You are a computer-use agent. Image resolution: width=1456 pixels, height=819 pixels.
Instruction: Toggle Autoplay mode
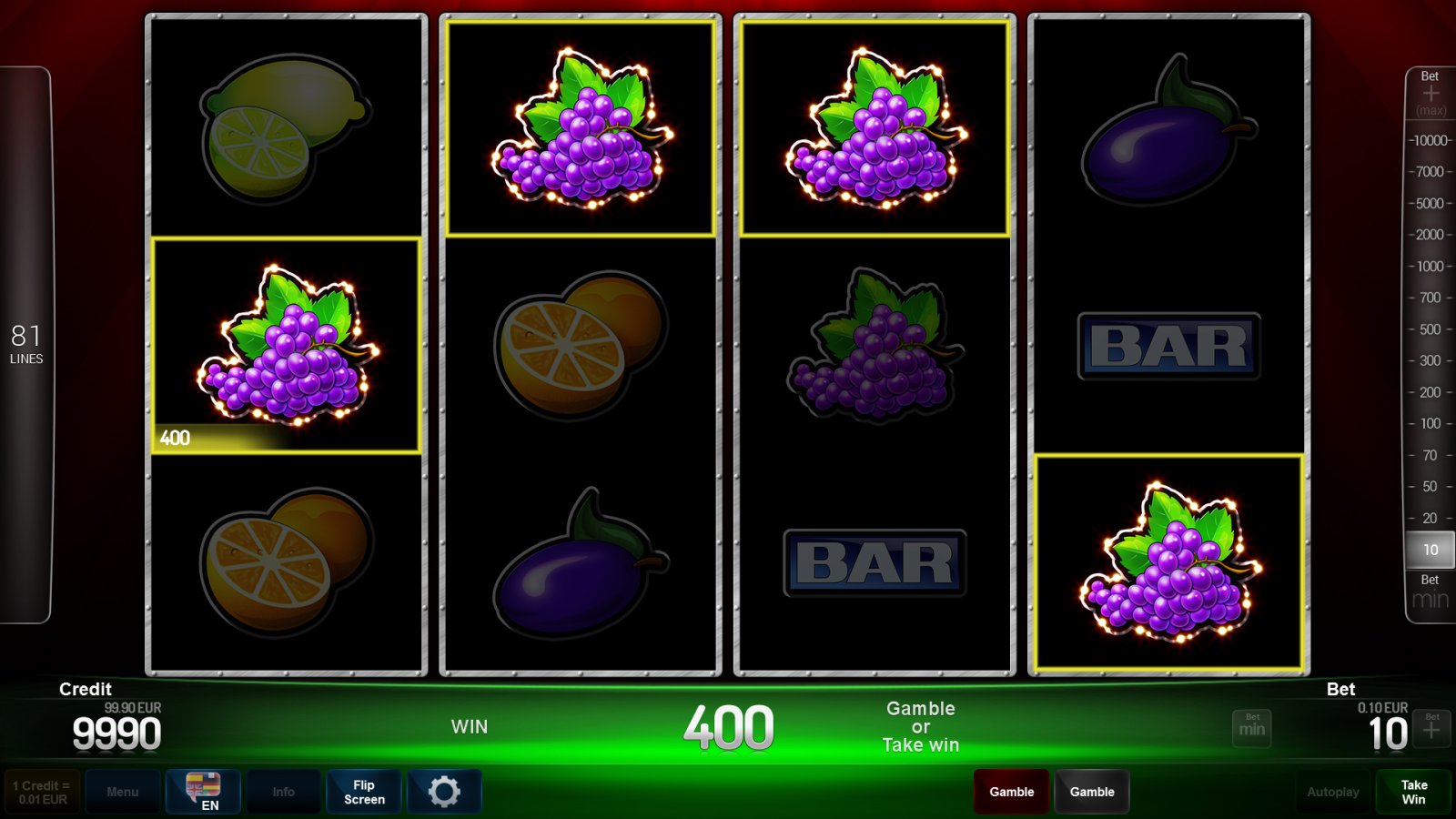pos(1332,792)
